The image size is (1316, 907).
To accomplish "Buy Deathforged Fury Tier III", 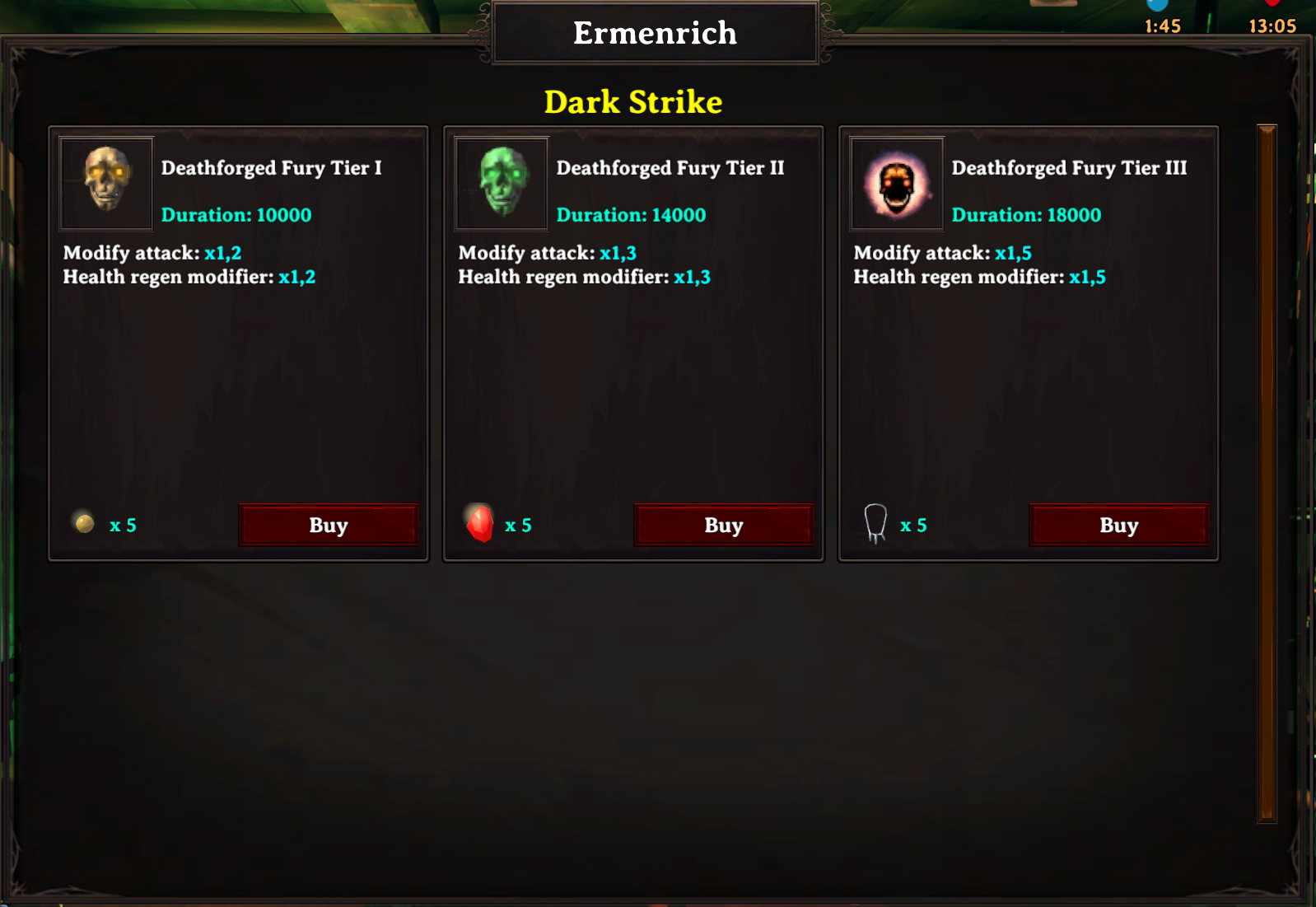I will pyautogui.click(x=1118, y=525).
